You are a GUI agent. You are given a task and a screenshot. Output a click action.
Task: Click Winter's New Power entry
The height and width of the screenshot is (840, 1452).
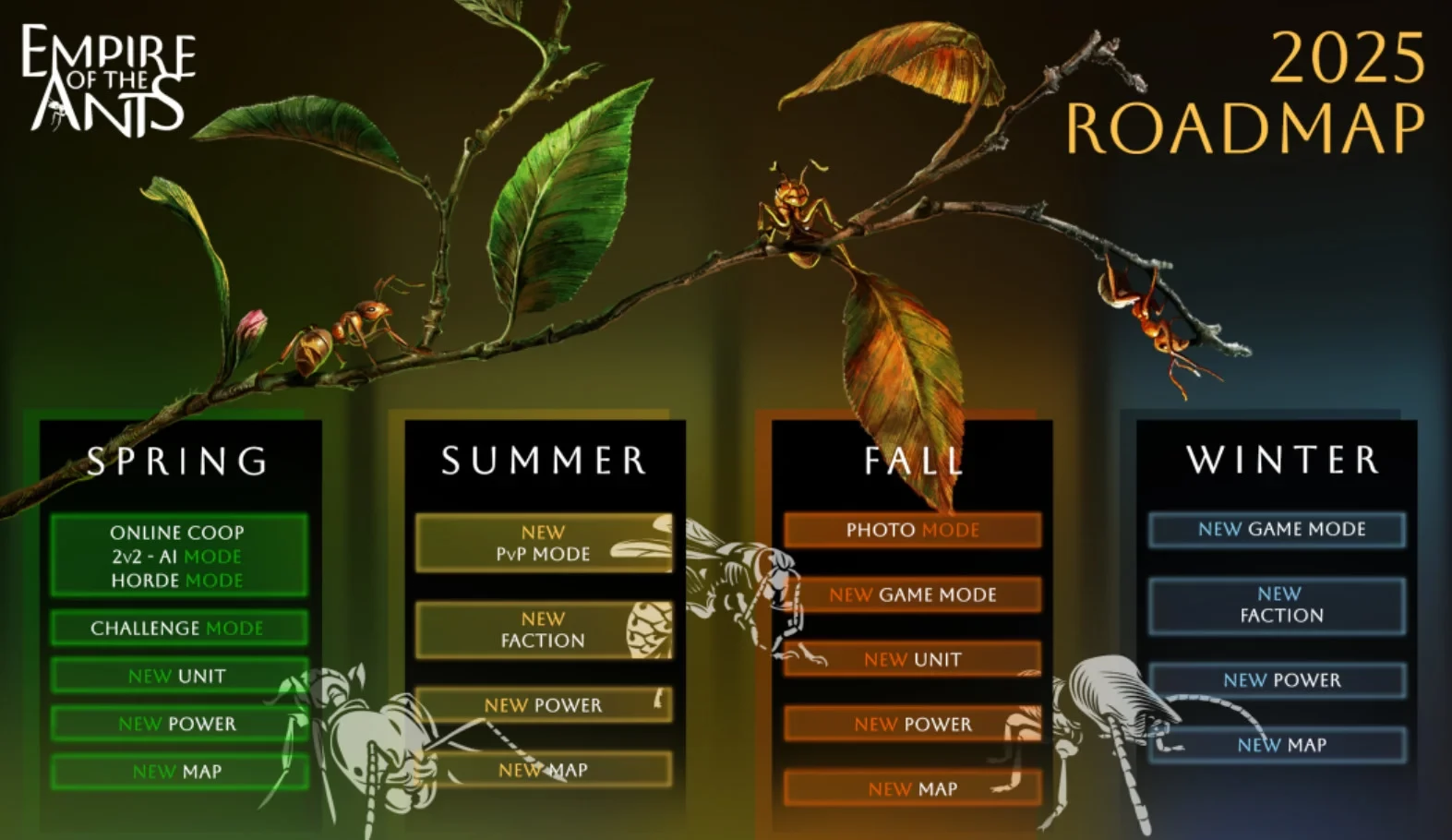(x=1281, y=680)
